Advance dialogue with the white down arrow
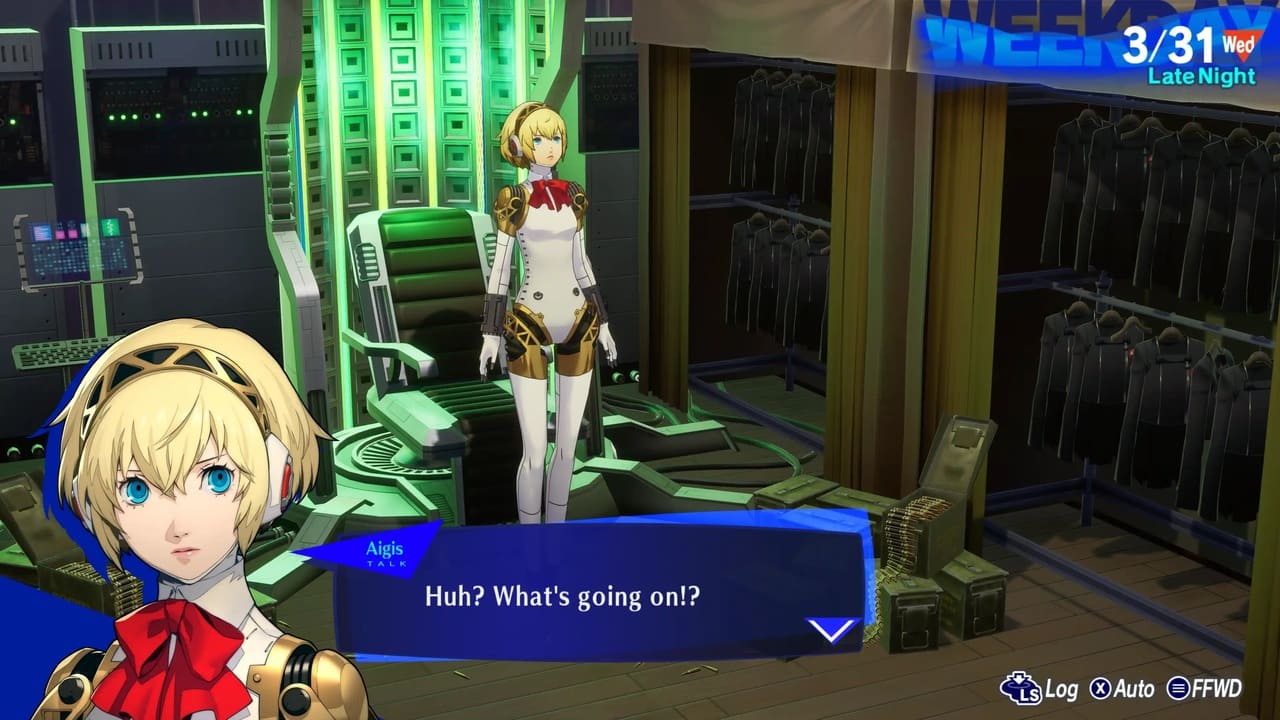 (x=832, y=630)
